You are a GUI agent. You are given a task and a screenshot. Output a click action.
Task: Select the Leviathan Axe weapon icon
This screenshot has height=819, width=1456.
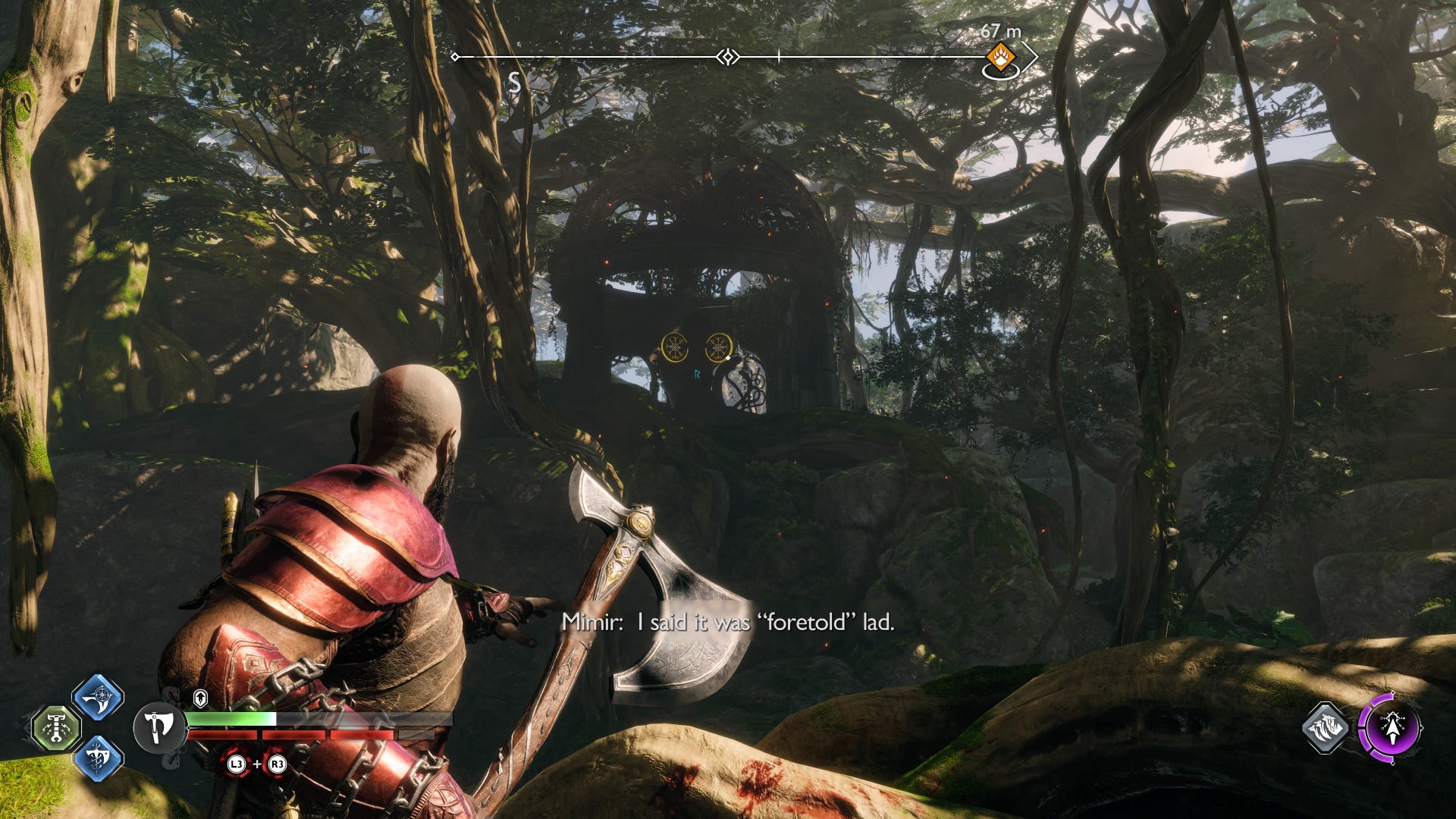(x=158, y=728)
